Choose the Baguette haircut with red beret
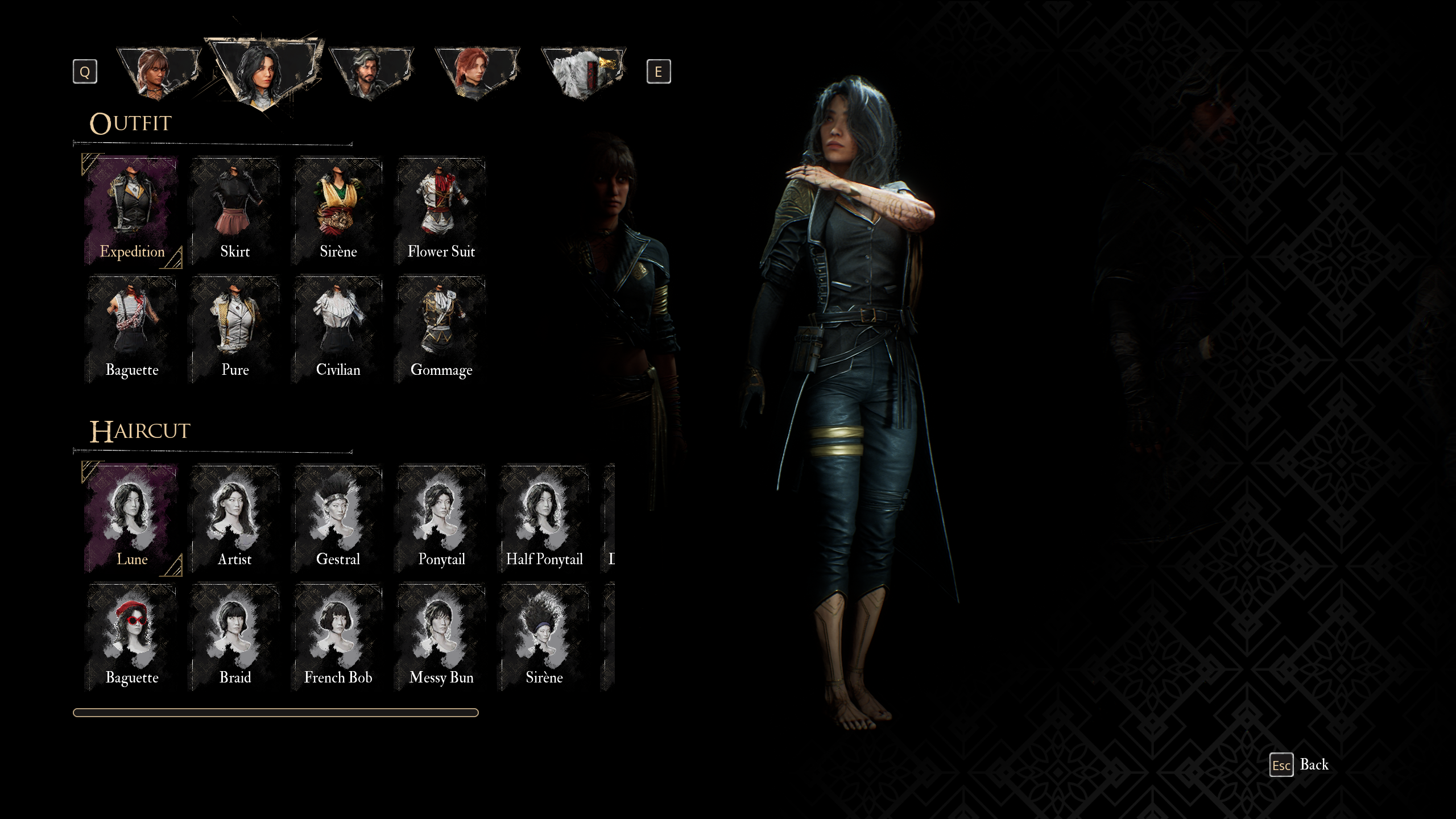The width and height of the screenshot is (1456, 819). click(132, 636)
